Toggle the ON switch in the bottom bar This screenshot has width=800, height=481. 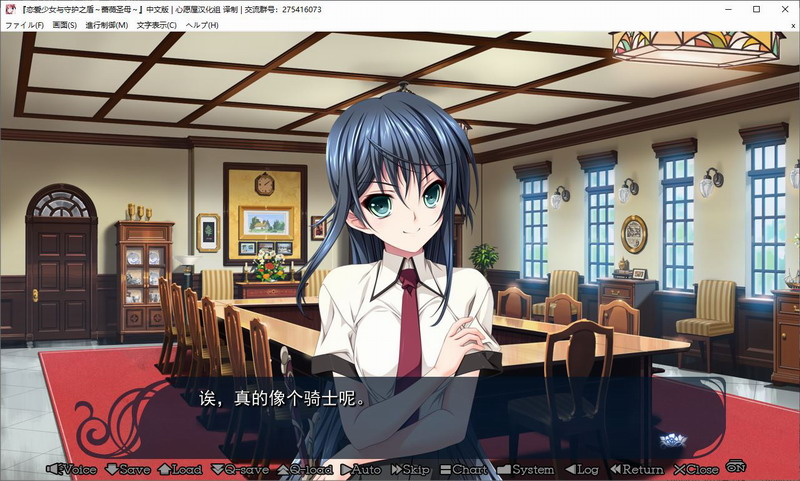(737, 466)
